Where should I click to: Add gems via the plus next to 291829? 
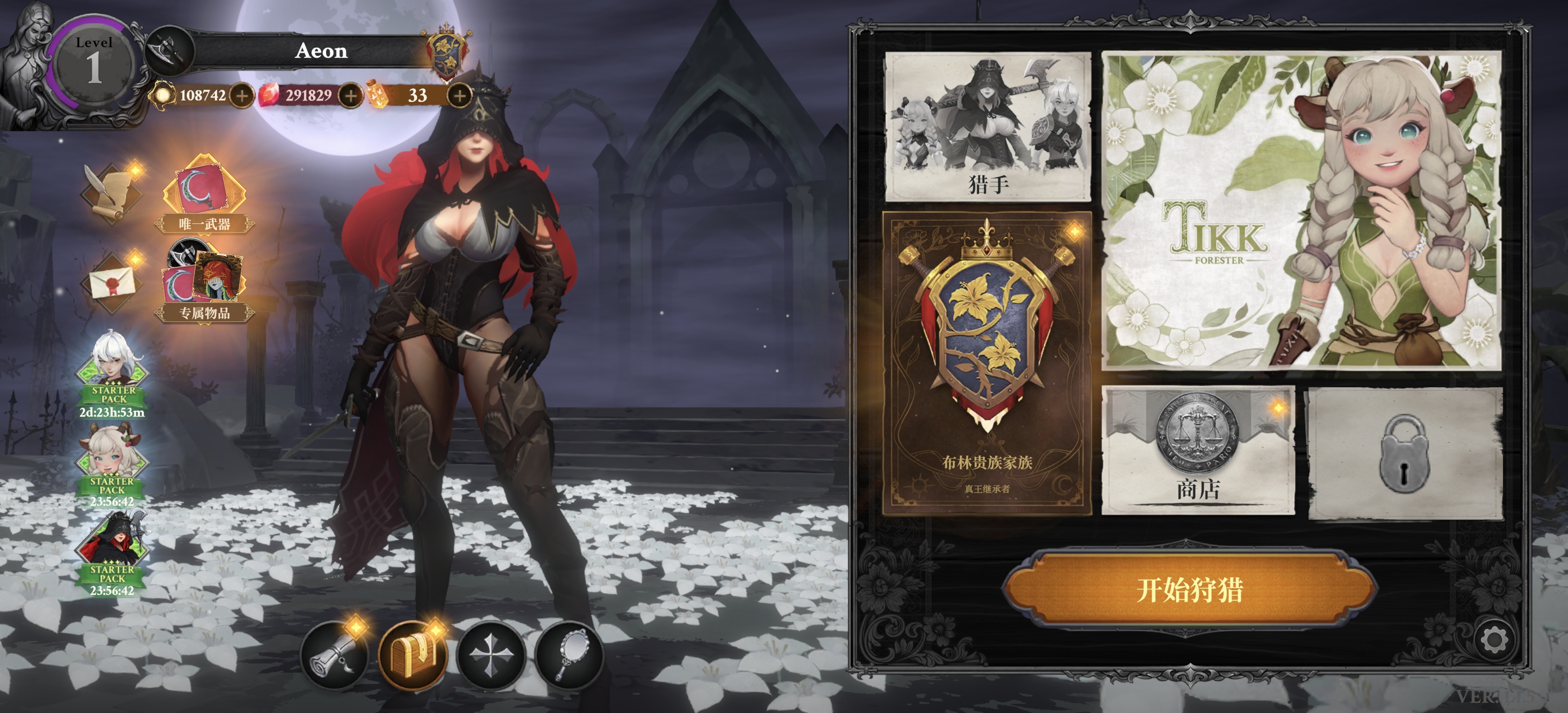pos(350,96)
